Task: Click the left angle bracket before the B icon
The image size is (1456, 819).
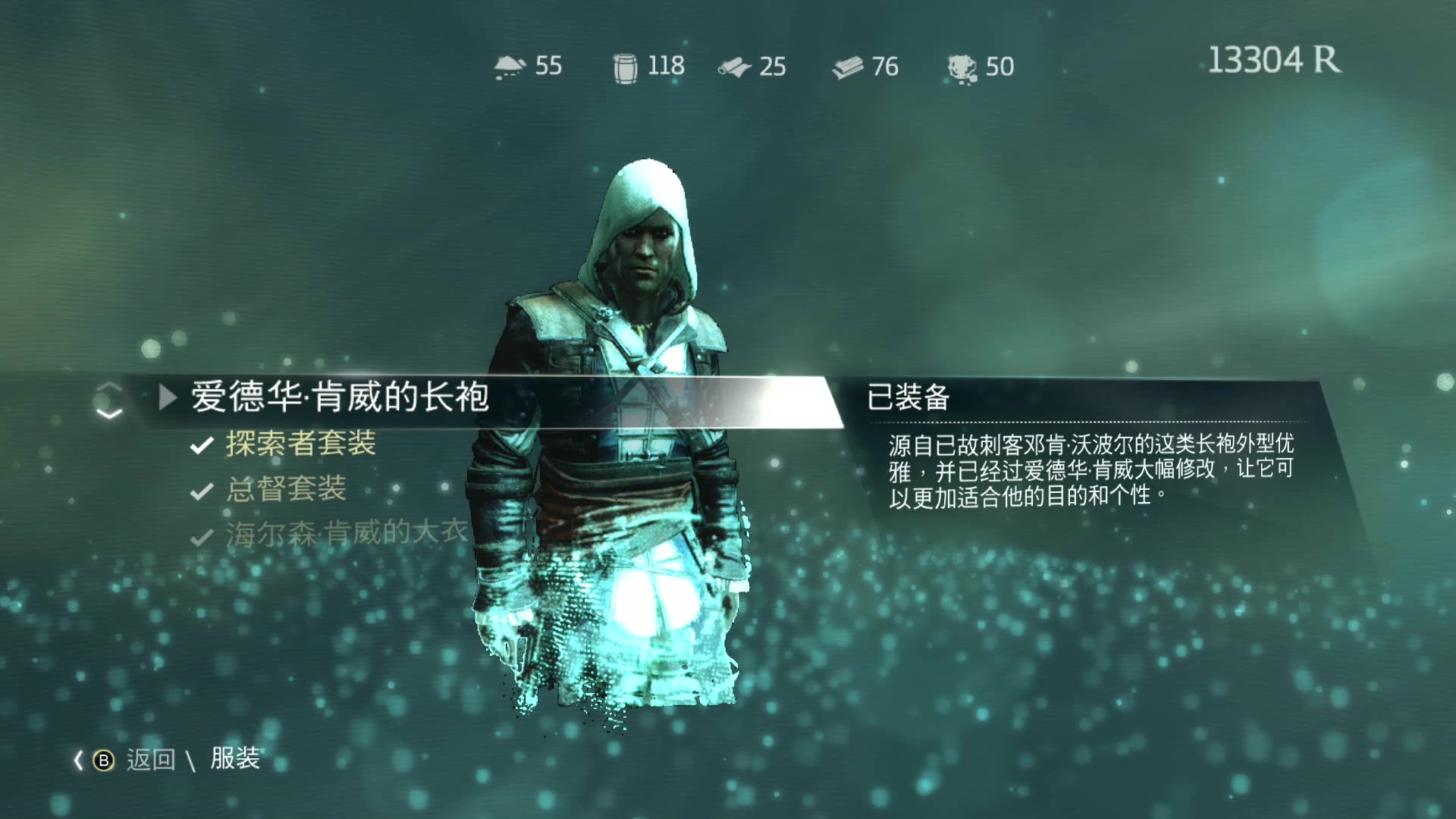Action: tap(78, 758)
